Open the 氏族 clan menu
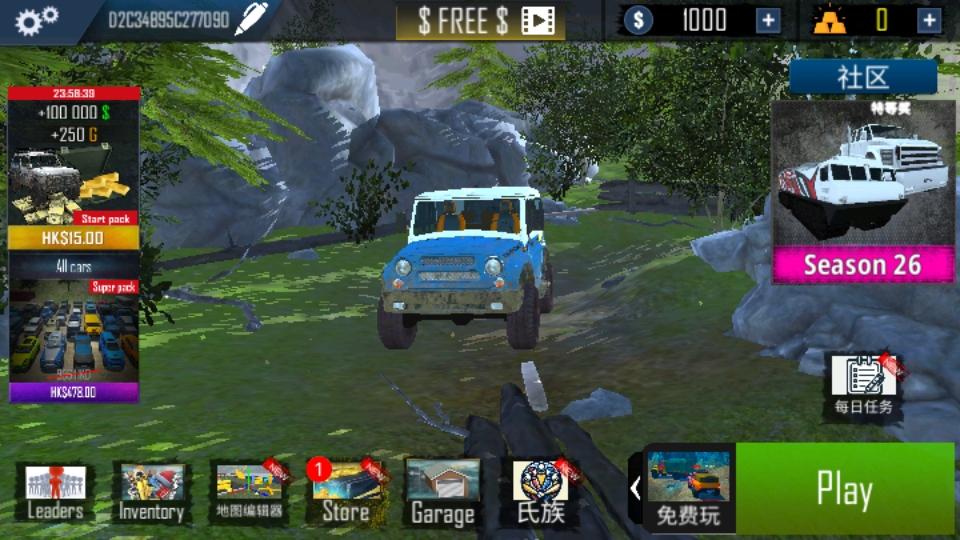Viewport: 960px width, 540px height. coord(540,492)
